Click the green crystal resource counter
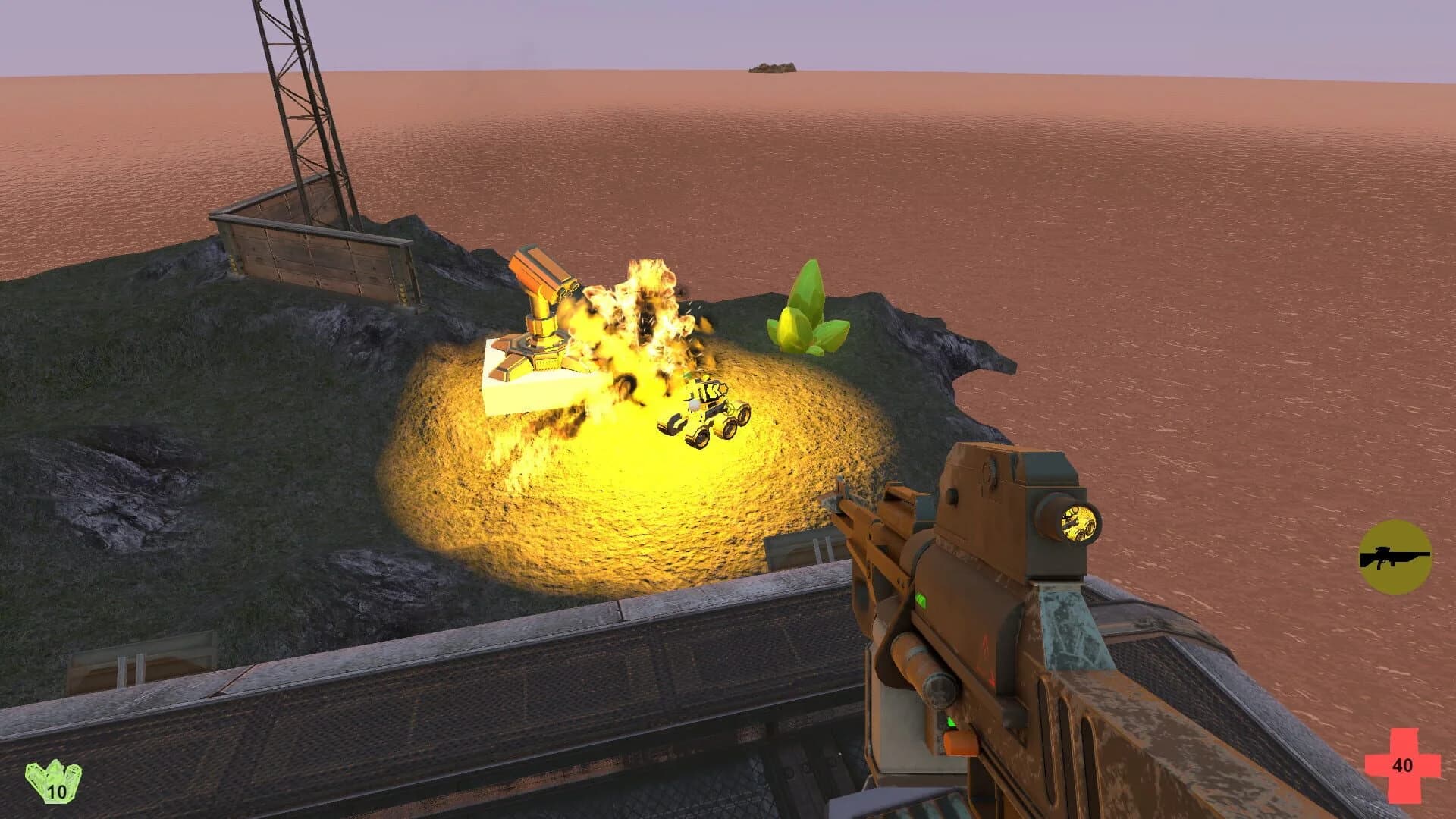The image size is (1456, 819). click(53, 780)
